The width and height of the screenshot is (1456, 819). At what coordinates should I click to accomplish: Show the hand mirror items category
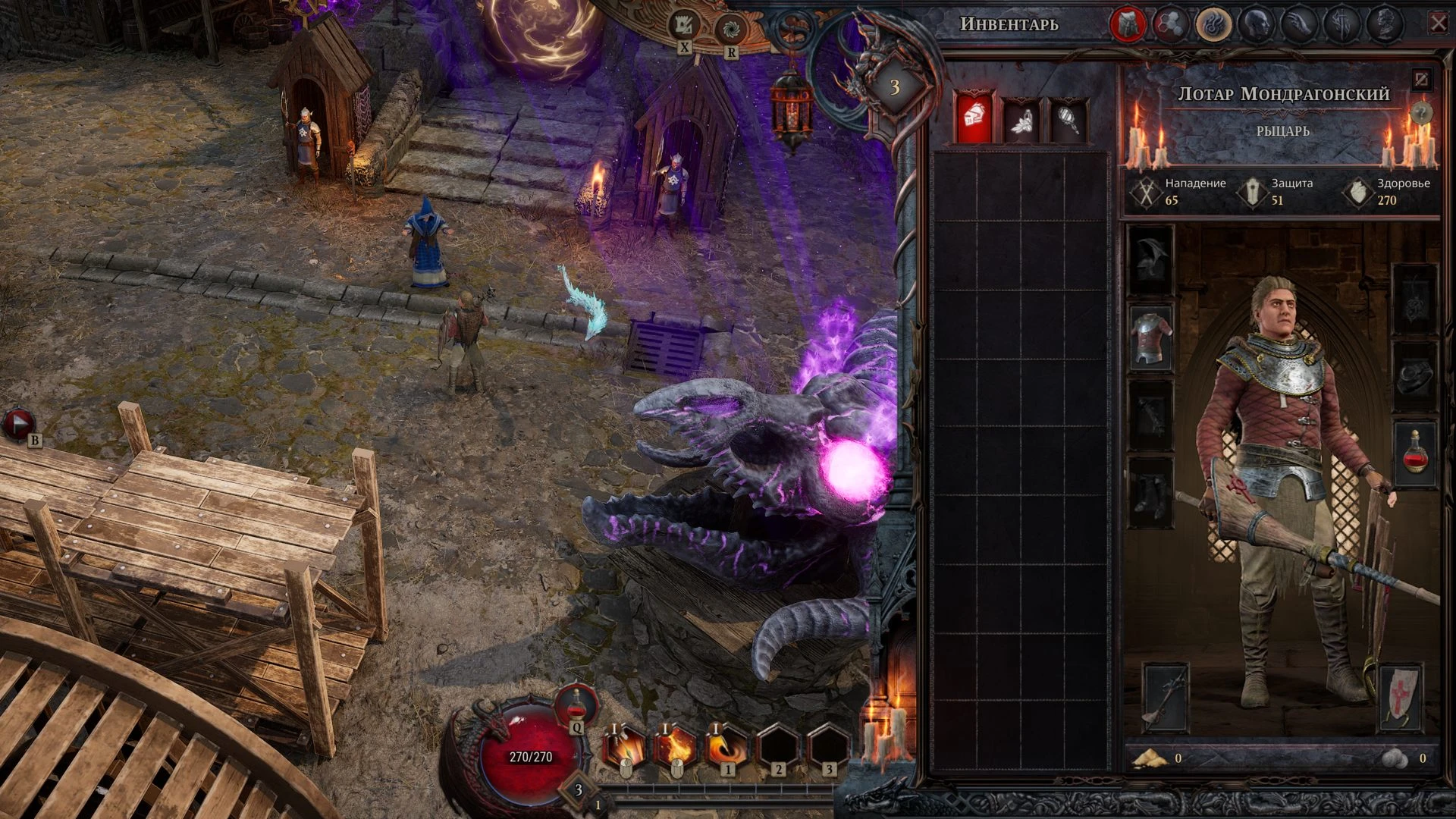tap(1068, 121)
